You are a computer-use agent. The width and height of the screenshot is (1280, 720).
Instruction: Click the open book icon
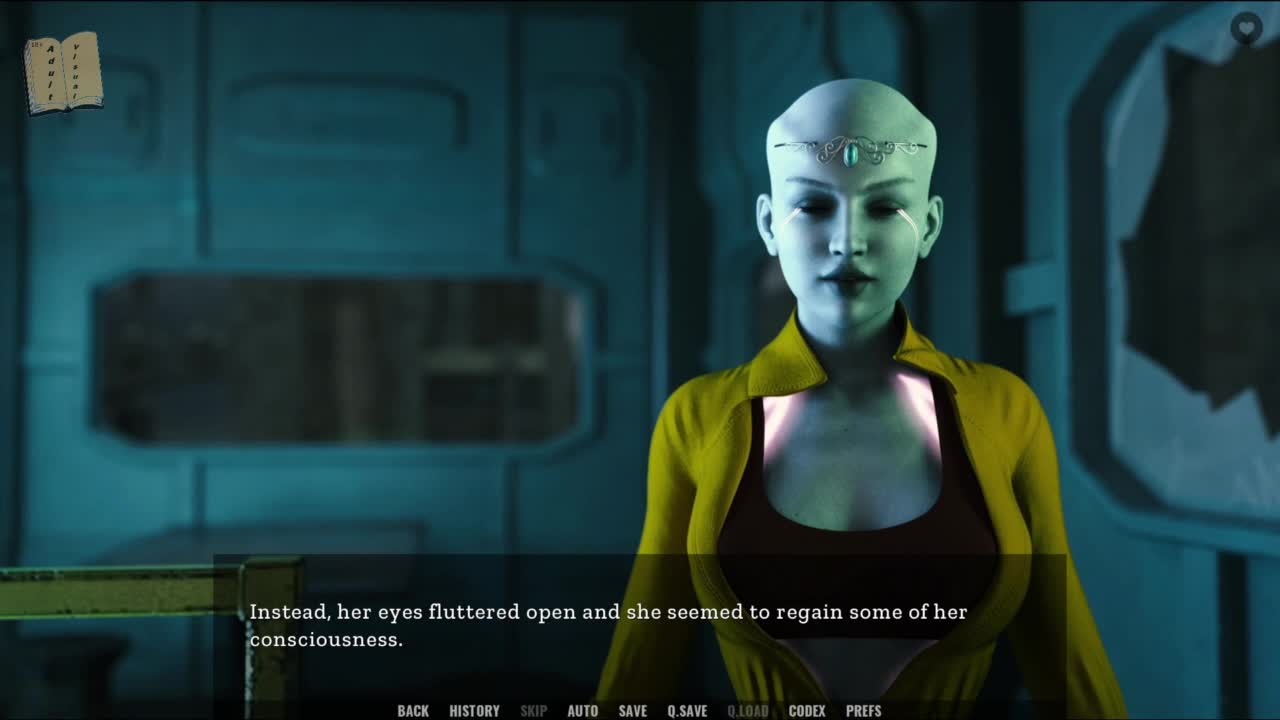pyautogui.click(x=63, y=73)
